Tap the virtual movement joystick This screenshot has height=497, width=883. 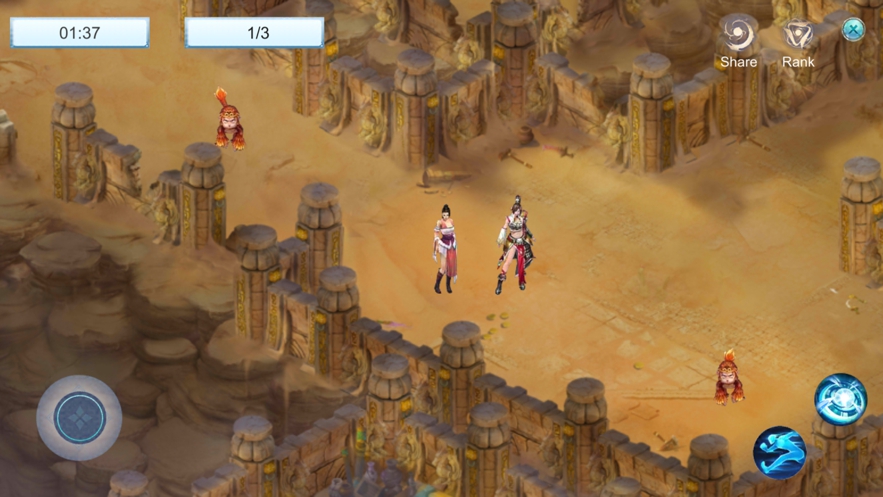[79, 417]
